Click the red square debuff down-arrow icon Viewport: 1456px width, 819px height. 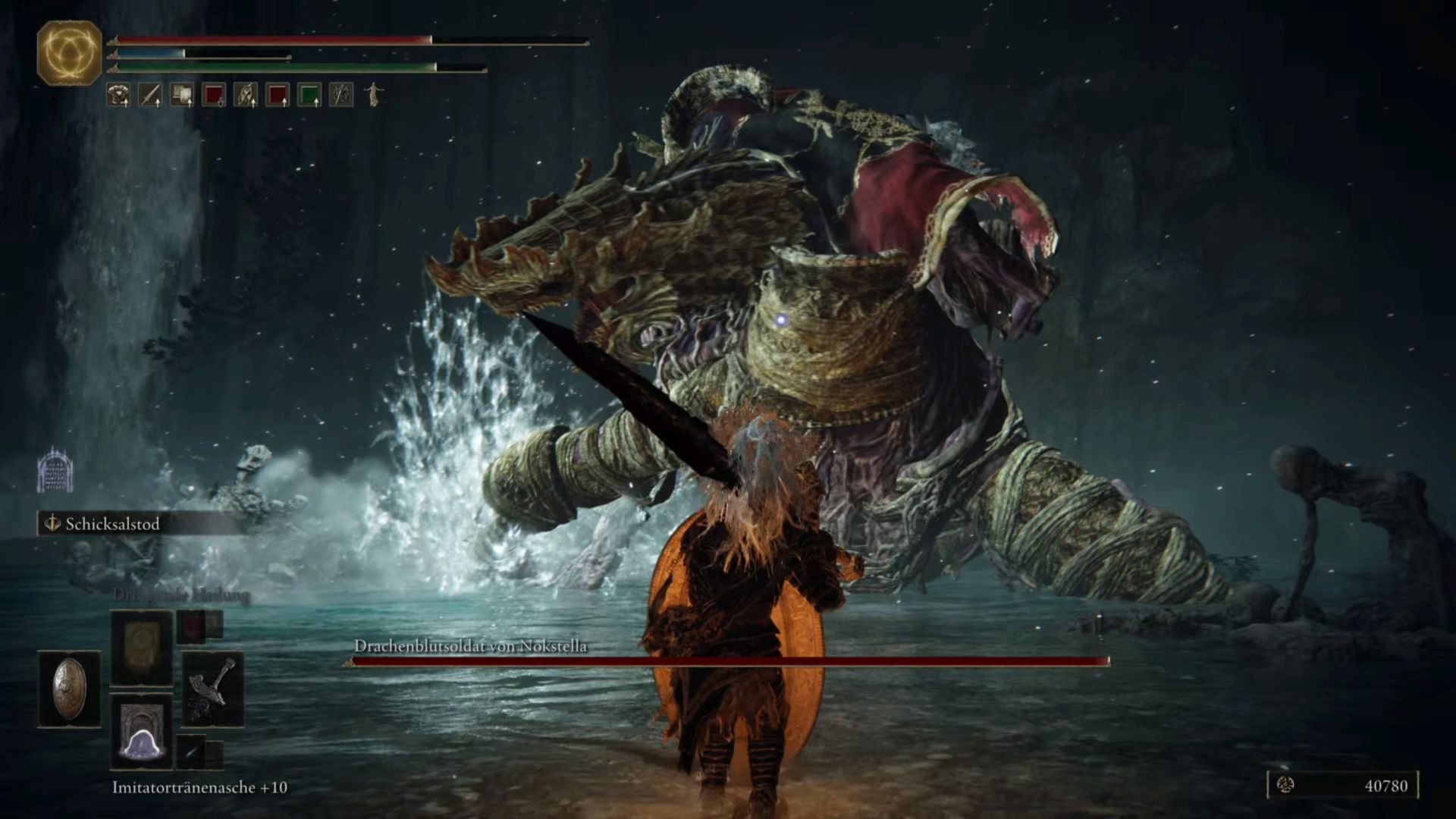[x=214, y=95]
